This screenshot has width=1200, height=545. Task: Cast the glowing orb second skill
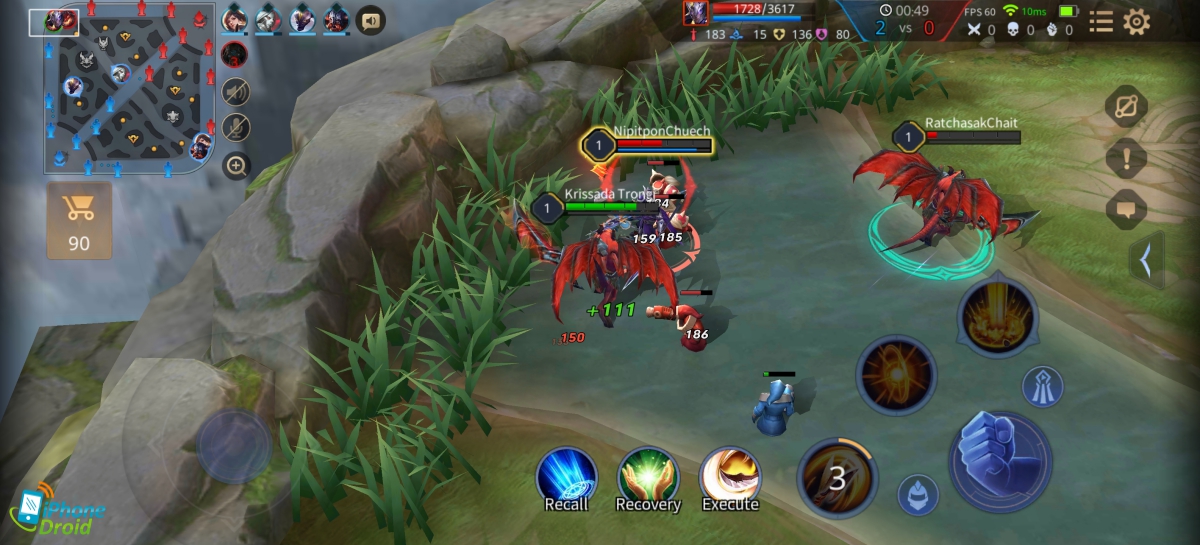(896, 375)
